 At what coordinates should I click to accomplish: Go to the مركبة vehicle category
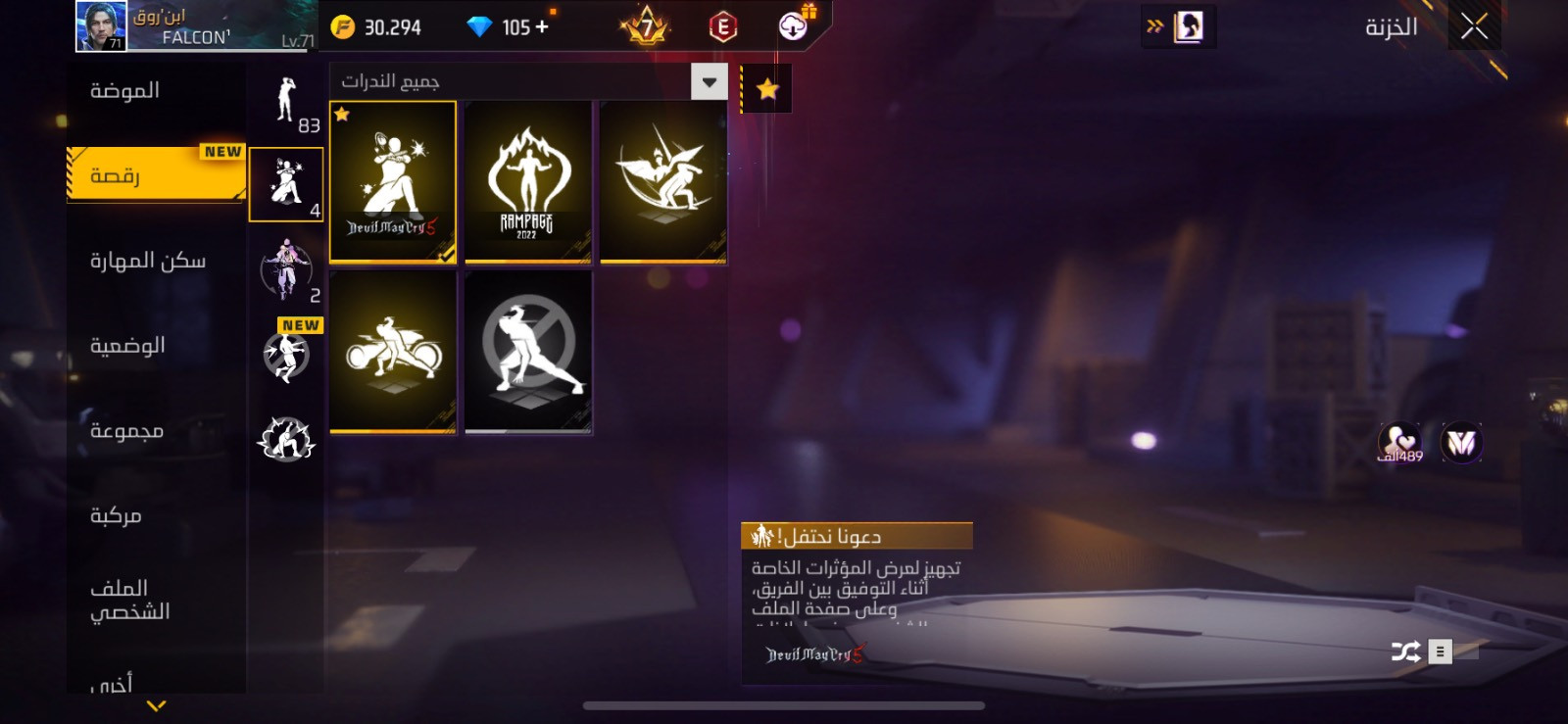(116, 515)
